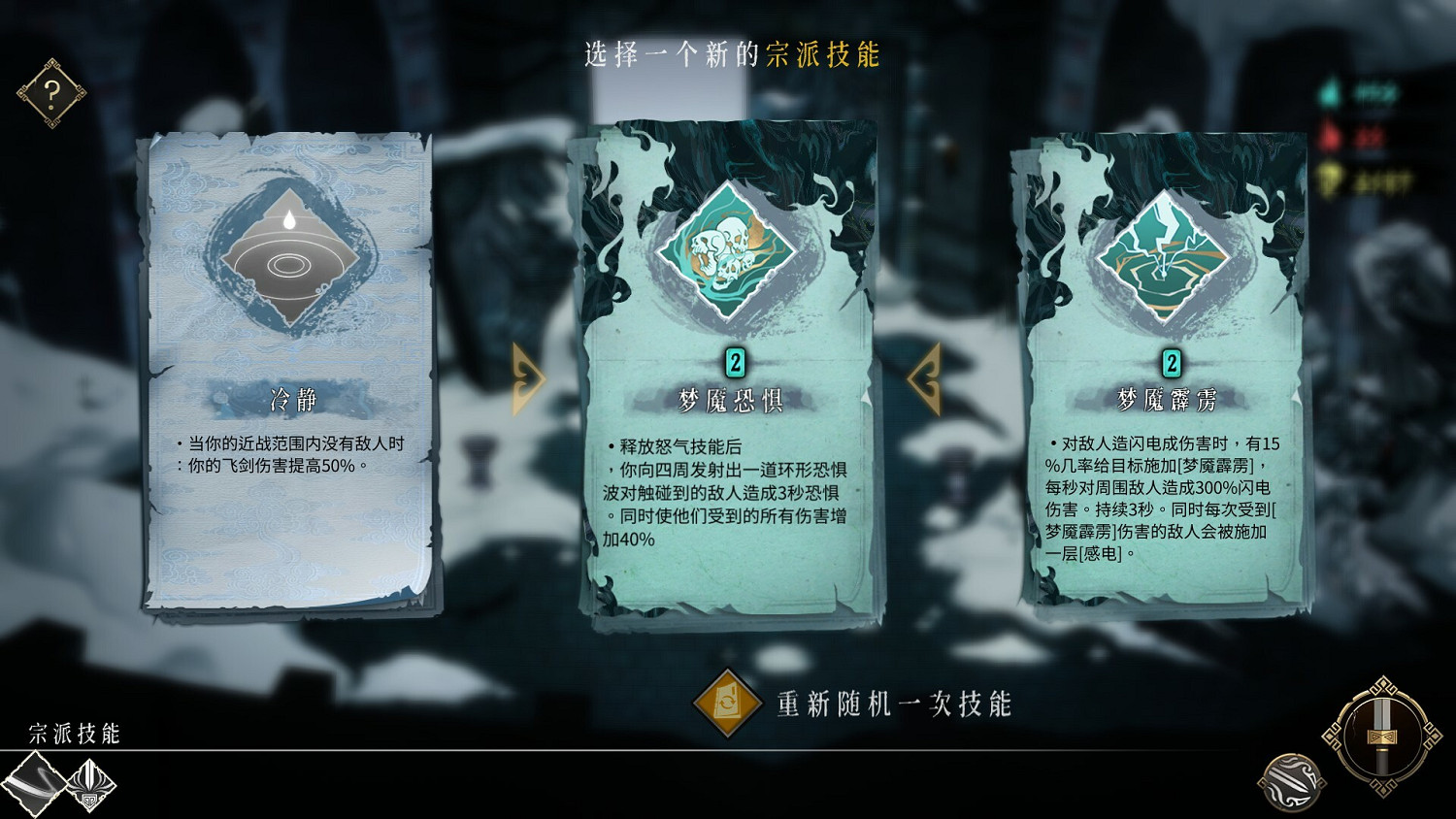Click the rank 2 badge on the 梦魔恐惧 card
This screenshot has width=1456, height=819.
tap(735, 363)
